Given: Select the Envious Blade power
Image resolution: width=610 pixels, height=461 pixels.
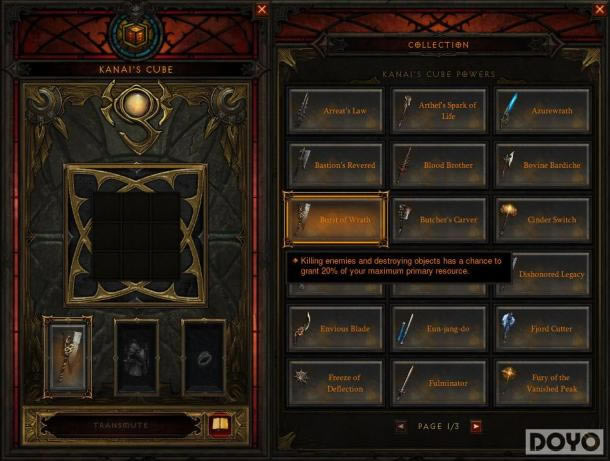Looking at the screenshot, I should click(335, 328).
